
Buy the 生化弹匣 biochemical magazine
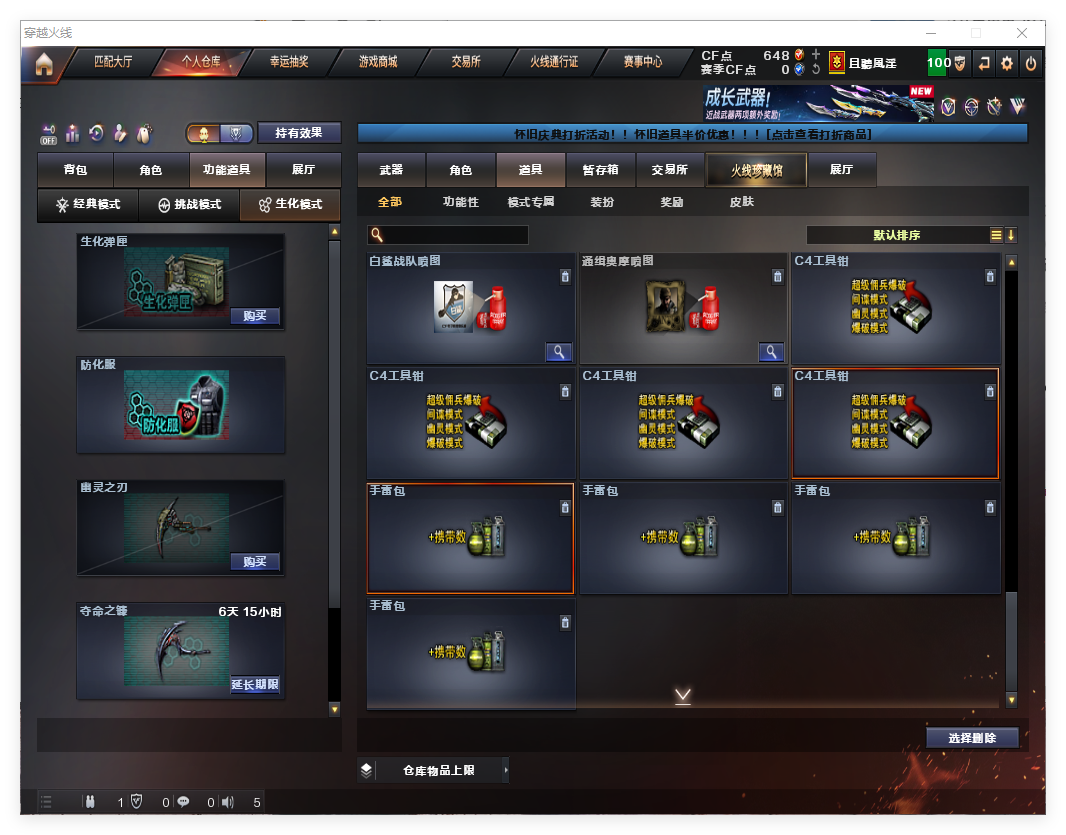click(x=255, y=316)
